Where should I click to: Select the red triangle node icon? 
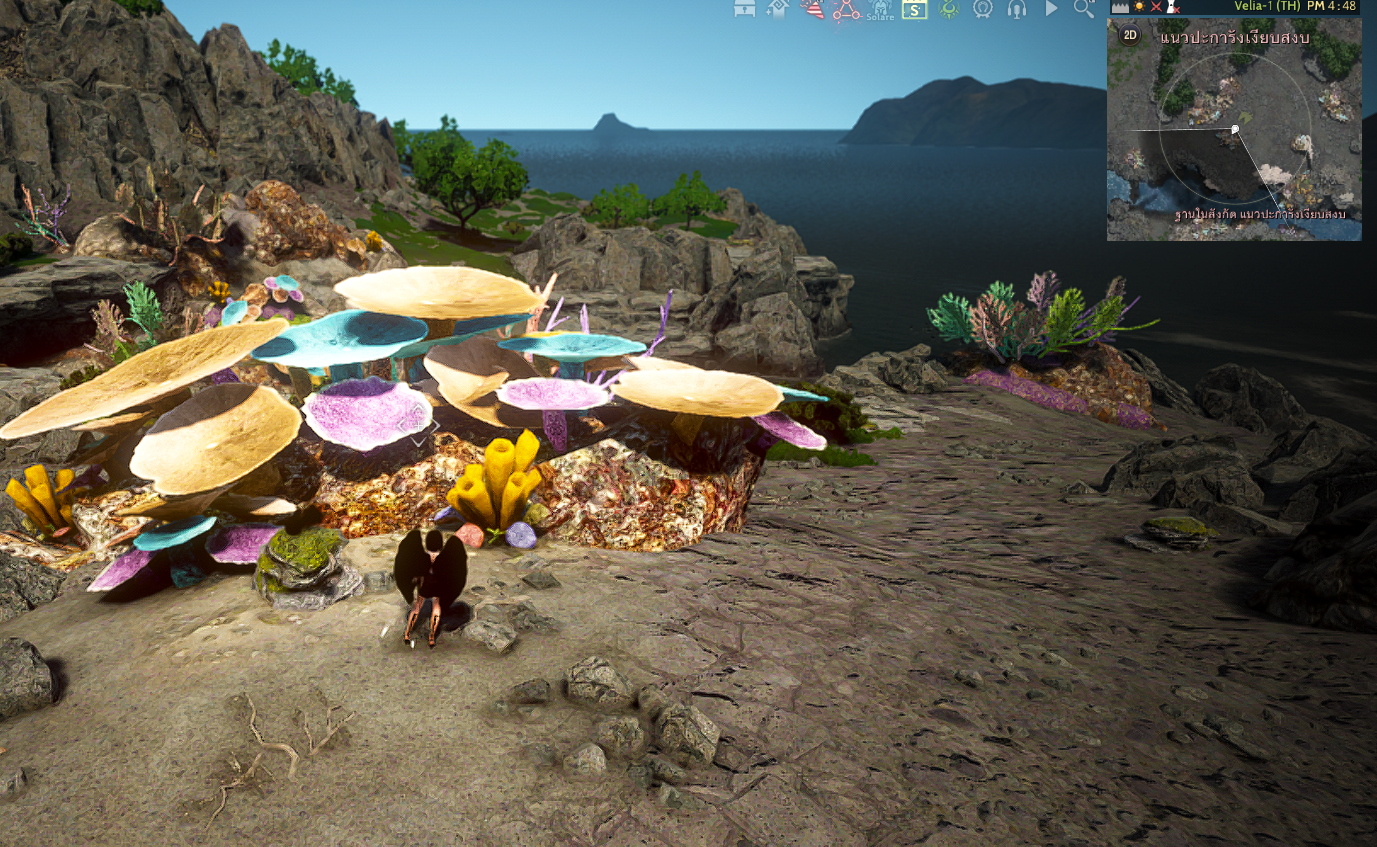pyautogui.click(x=846, y=10)
